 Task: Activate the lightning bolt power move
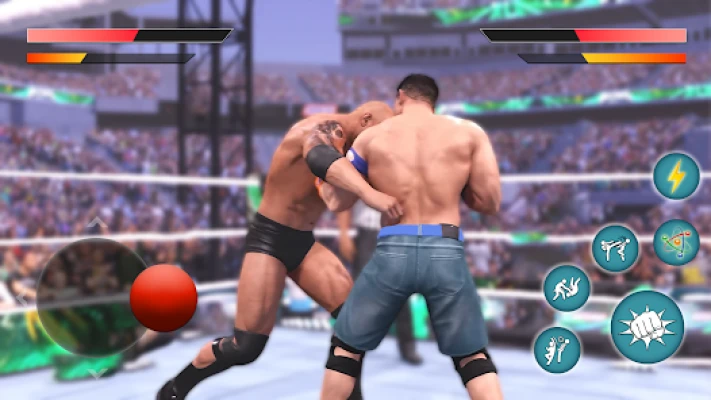(676, 176)
